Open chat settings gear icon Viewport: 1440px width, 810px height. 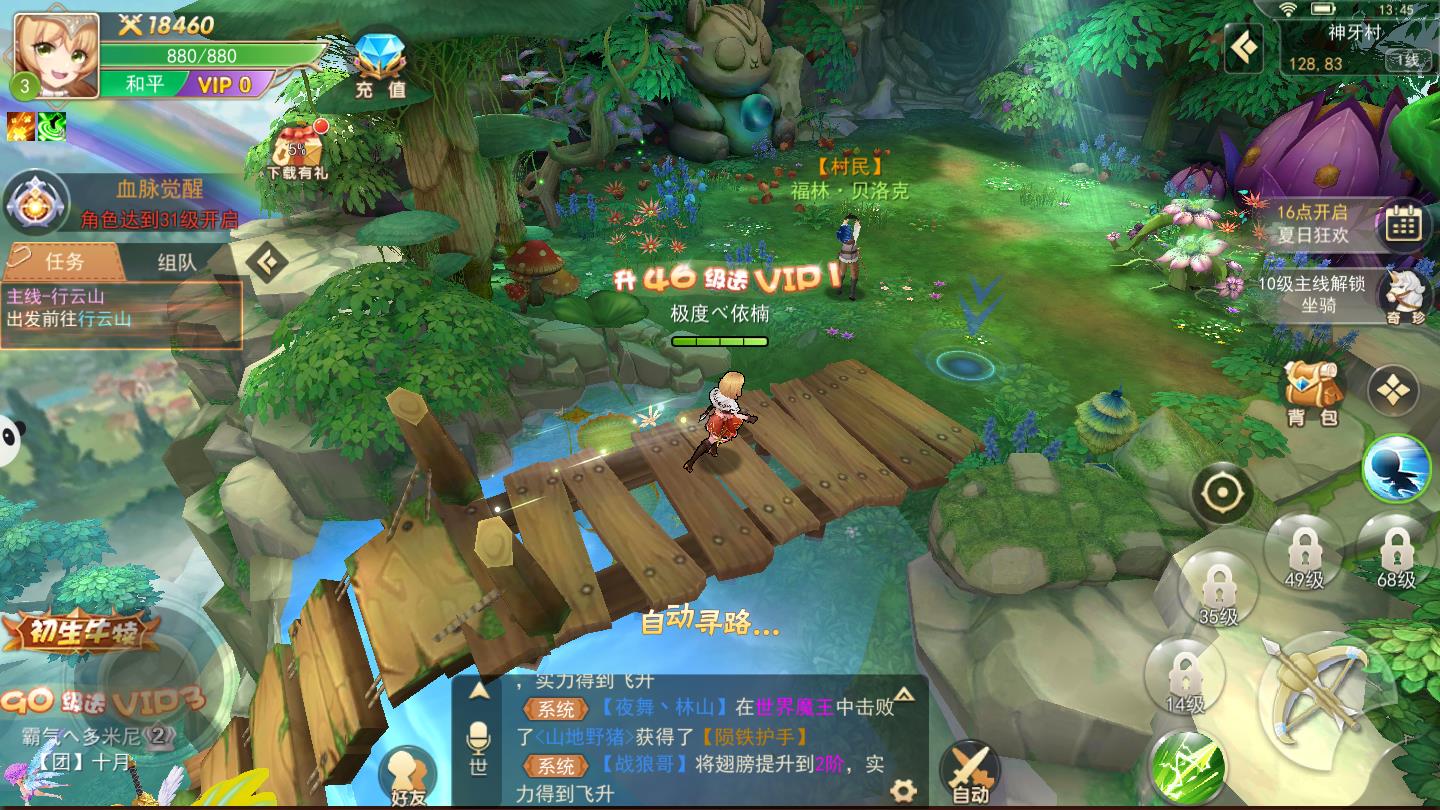point(903,790)
